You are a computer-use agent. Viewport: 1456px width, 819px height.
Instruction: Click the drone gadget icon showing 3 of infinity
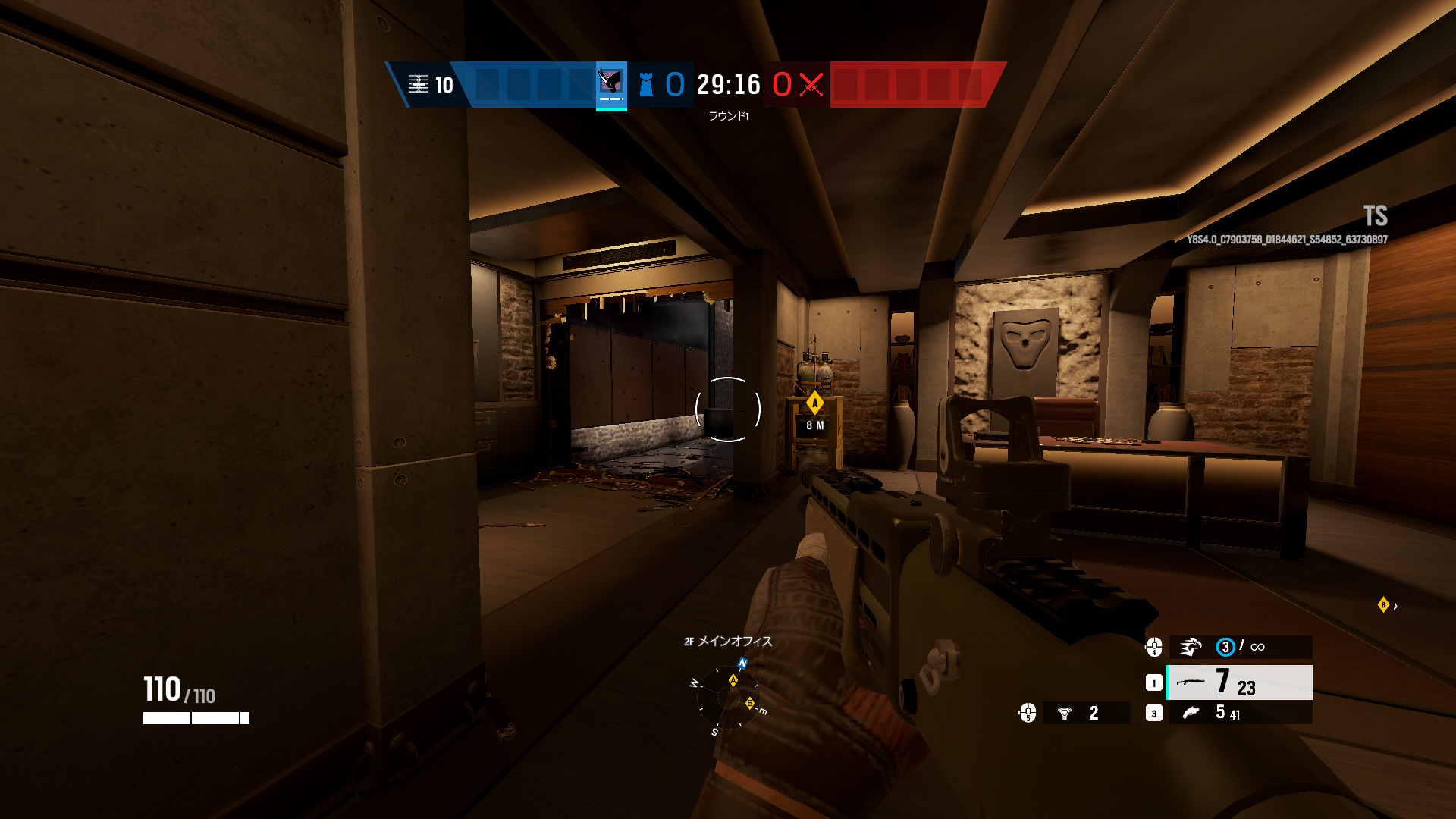[1193, 646]
